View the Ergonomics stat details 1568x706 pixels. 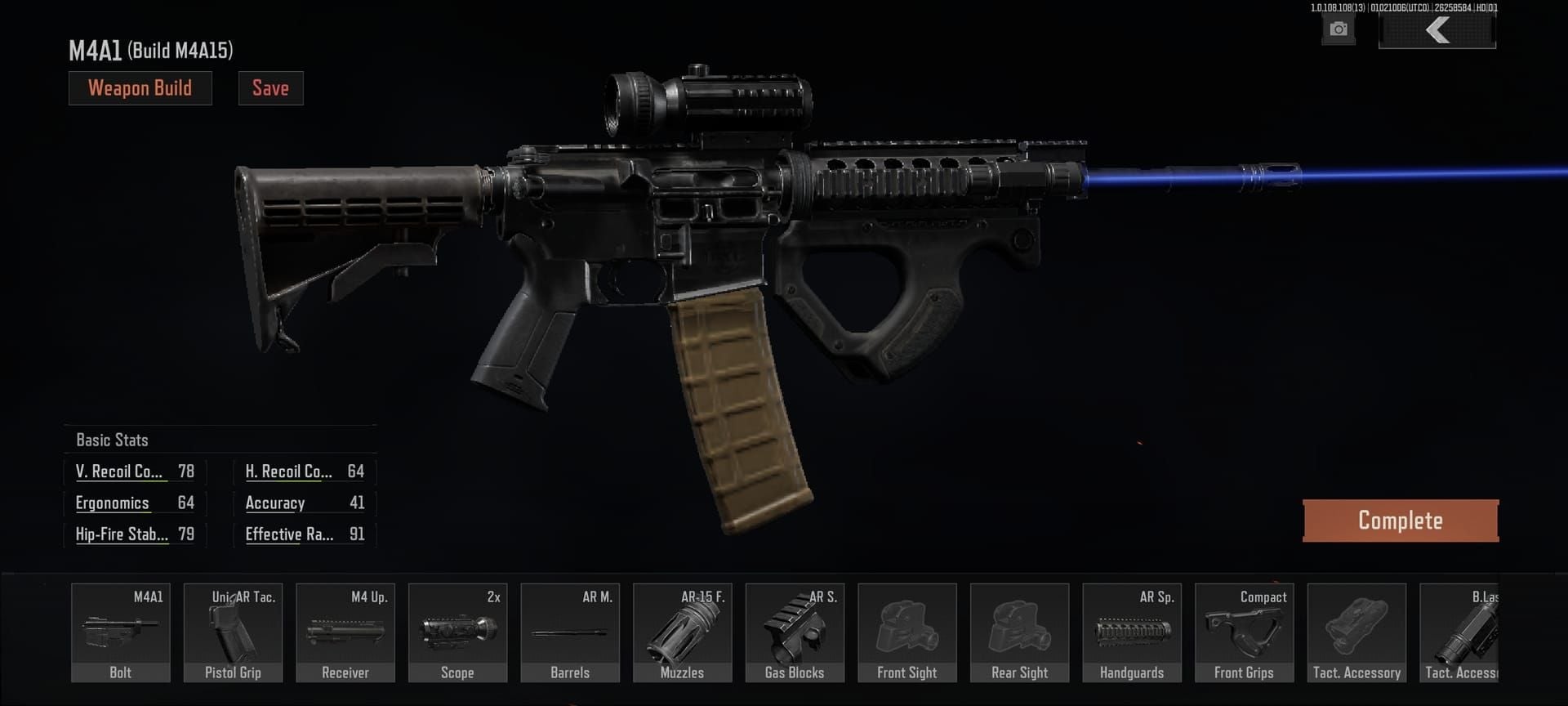point(113,503)
